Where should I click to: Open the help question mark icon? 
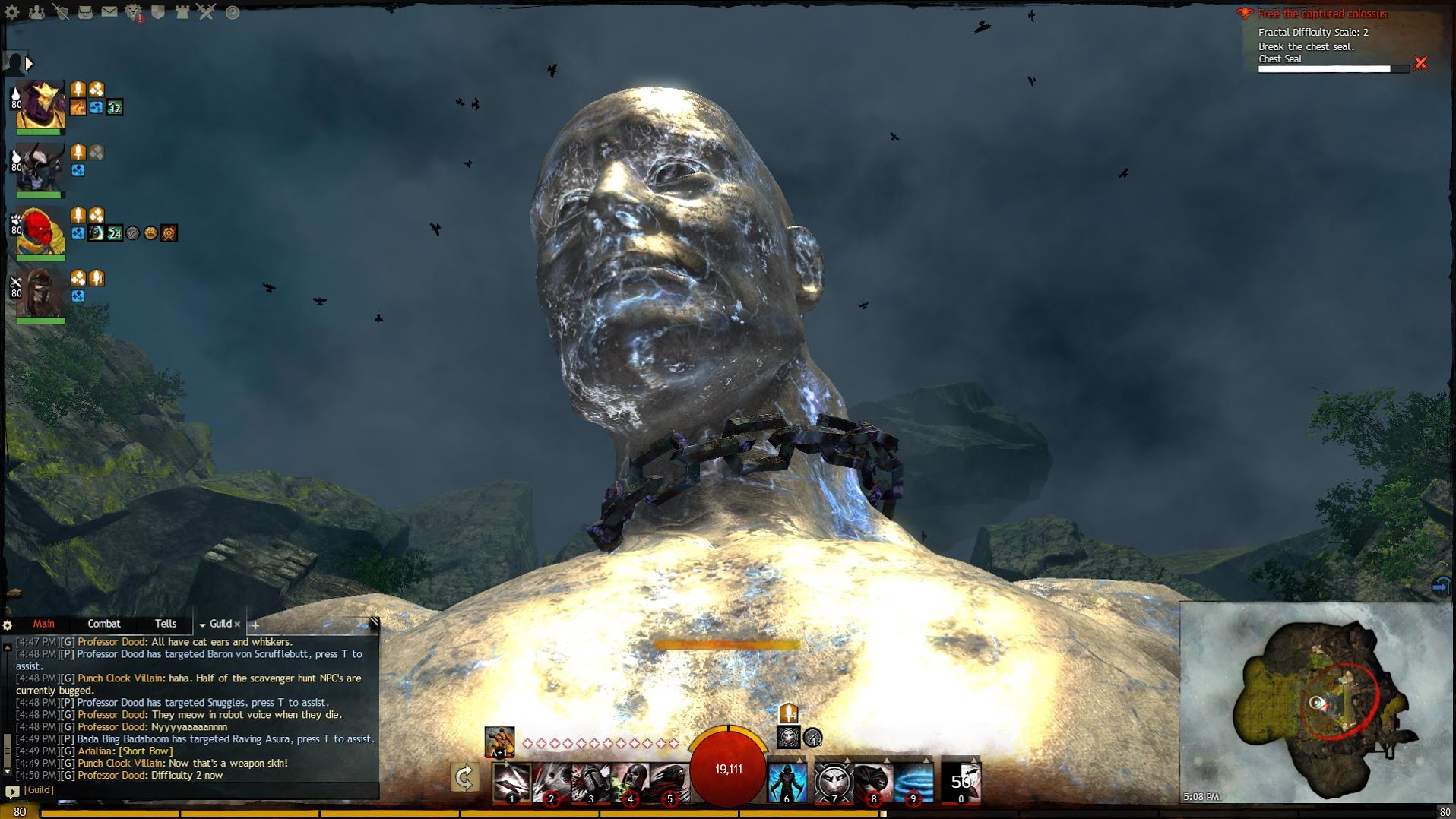click(x=233, y=12)
